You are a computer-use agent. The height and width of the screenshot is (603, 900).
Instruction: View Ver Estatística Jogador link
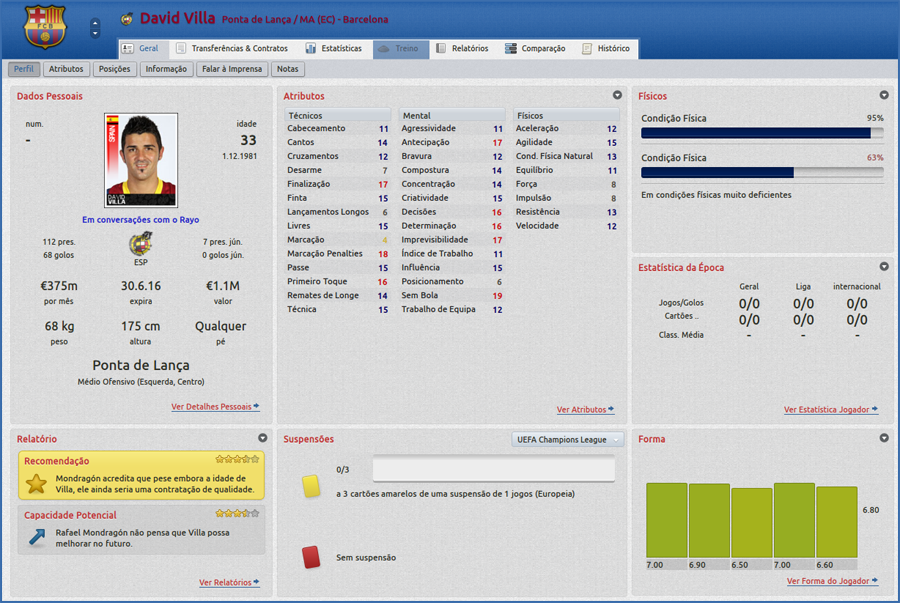tap(831, 410)
